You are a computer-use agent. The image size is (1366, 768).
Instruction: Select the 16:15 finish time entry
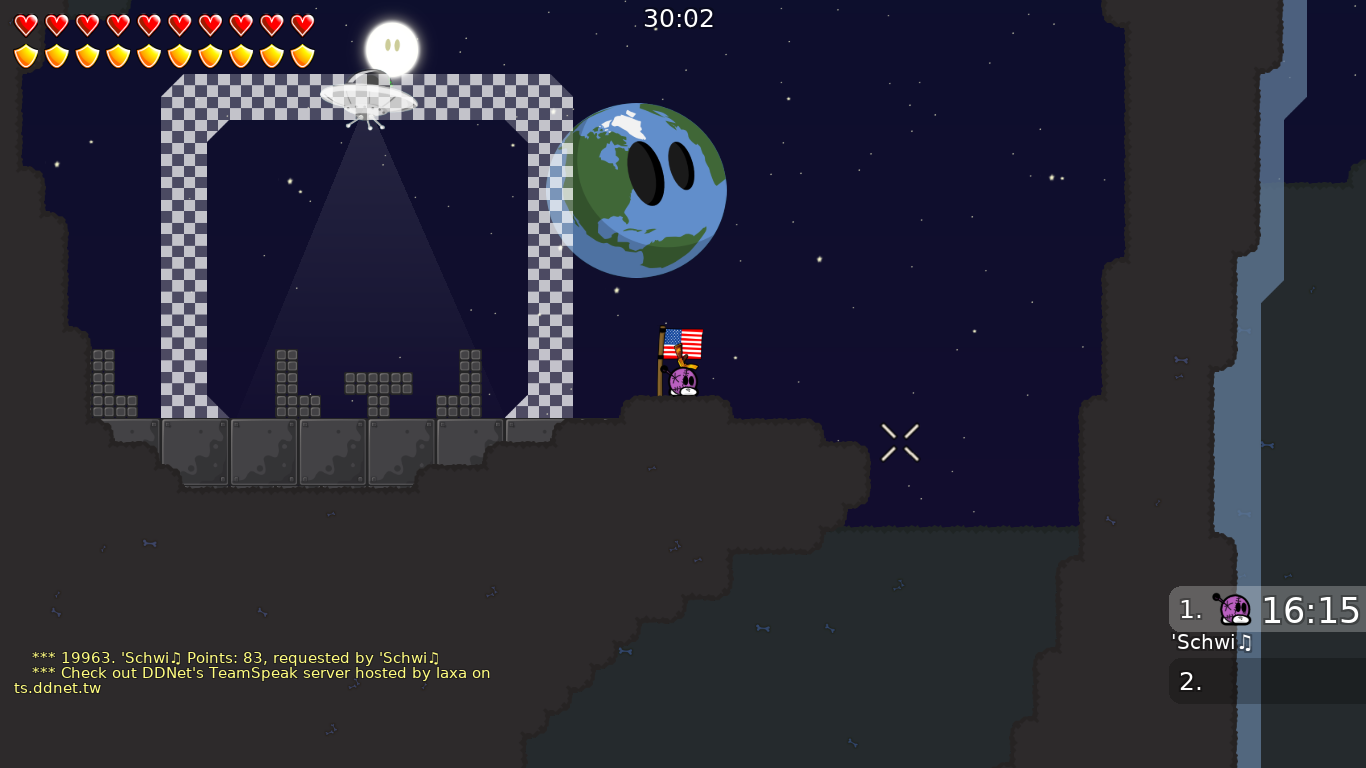pos(1311,609)
